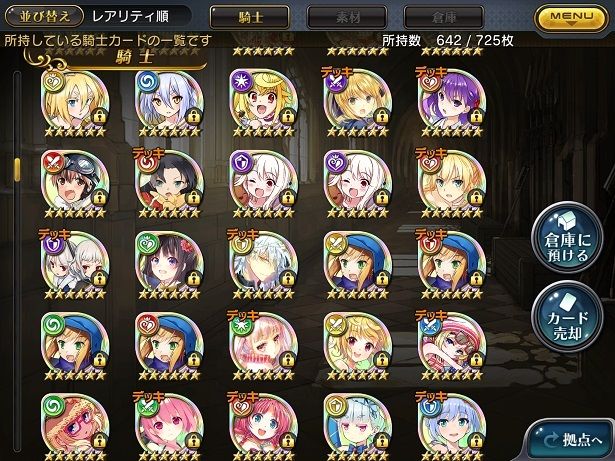The image size is (615, 461).
Task: Choose the knight wearing a pink striped hat
Action: pos(451,345)
